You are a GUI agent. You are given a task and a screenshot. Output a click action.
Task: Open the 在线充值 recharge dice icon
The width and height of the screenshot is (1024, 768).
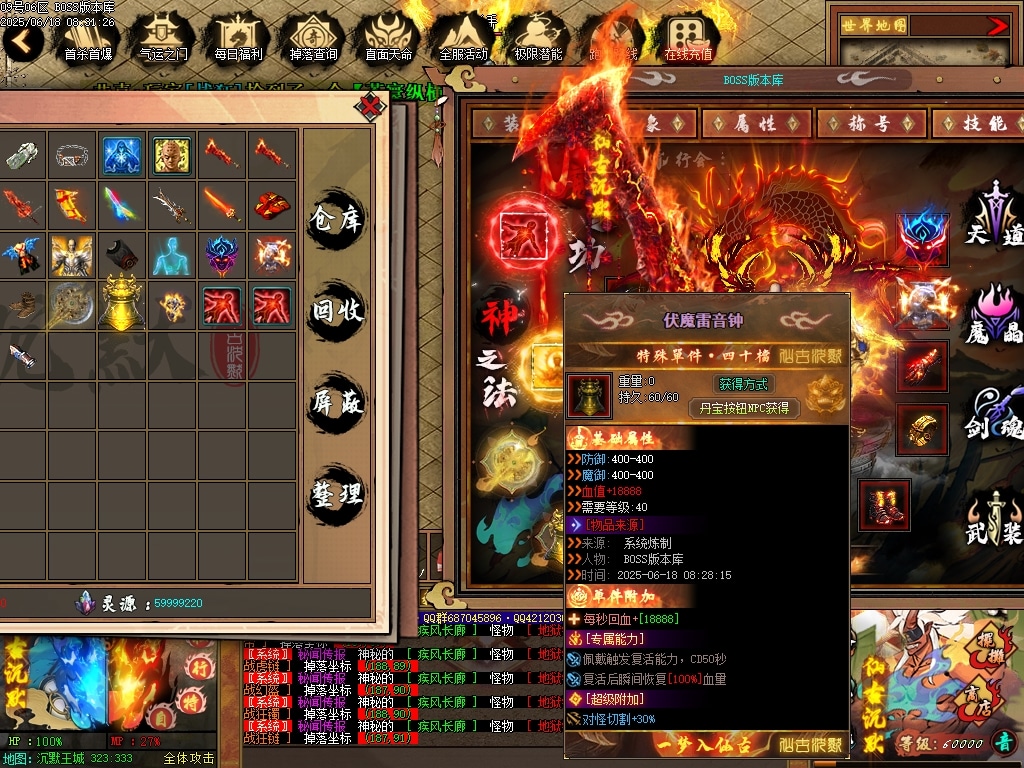tap(688, 38)
